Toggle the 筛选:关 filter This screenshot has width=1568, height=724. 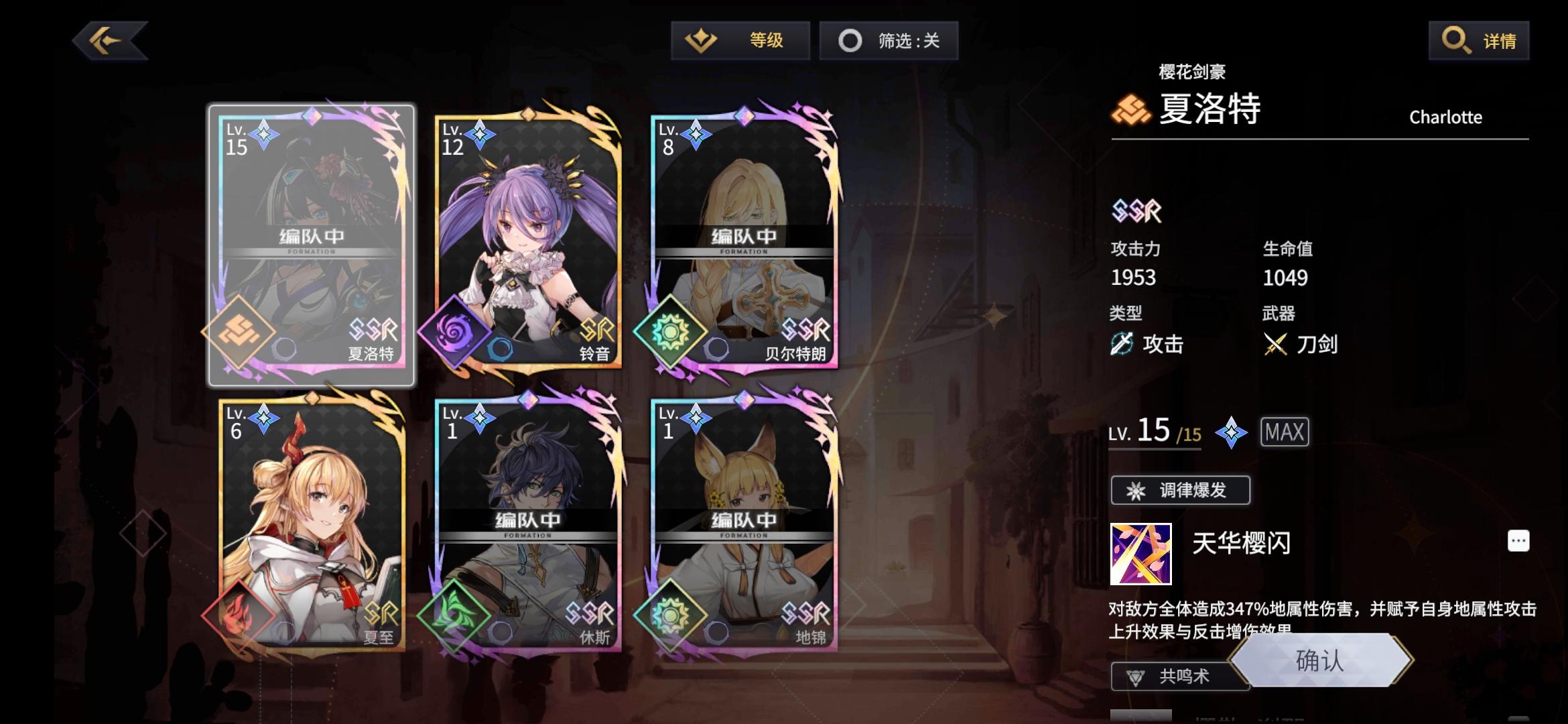pyautogui.click(x=889, y=40)
